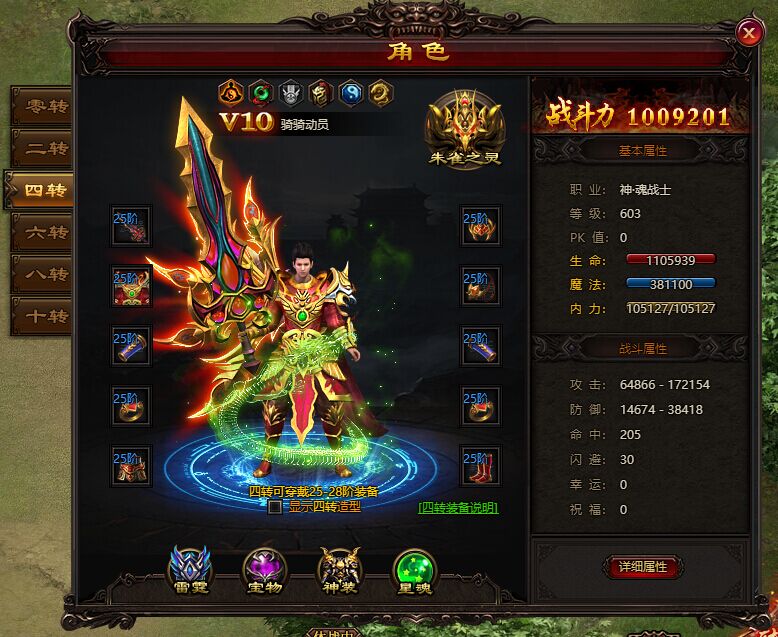Close the 角色 character window

[x=748, y=33]
